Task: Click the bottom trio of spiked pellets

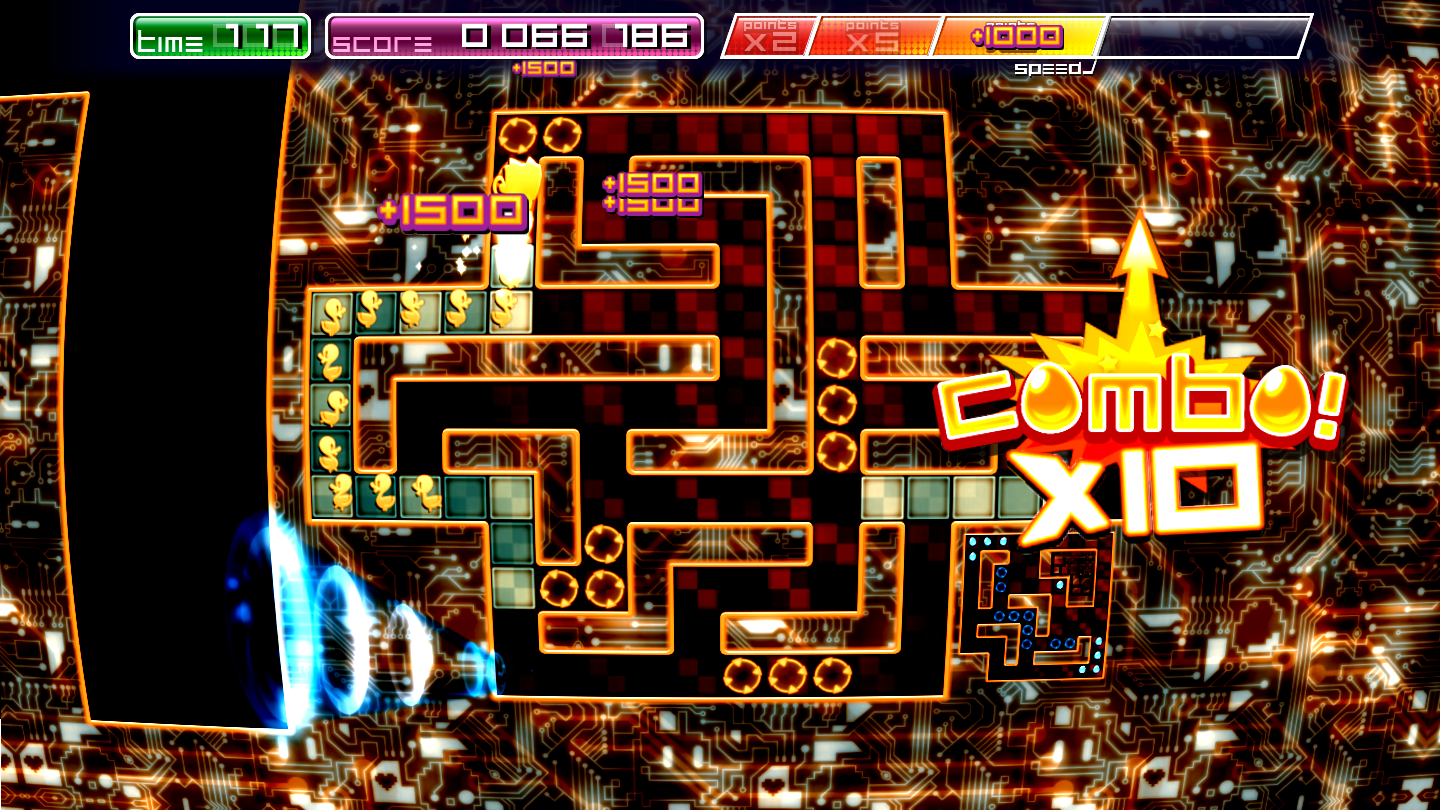Action: [790, 675]
